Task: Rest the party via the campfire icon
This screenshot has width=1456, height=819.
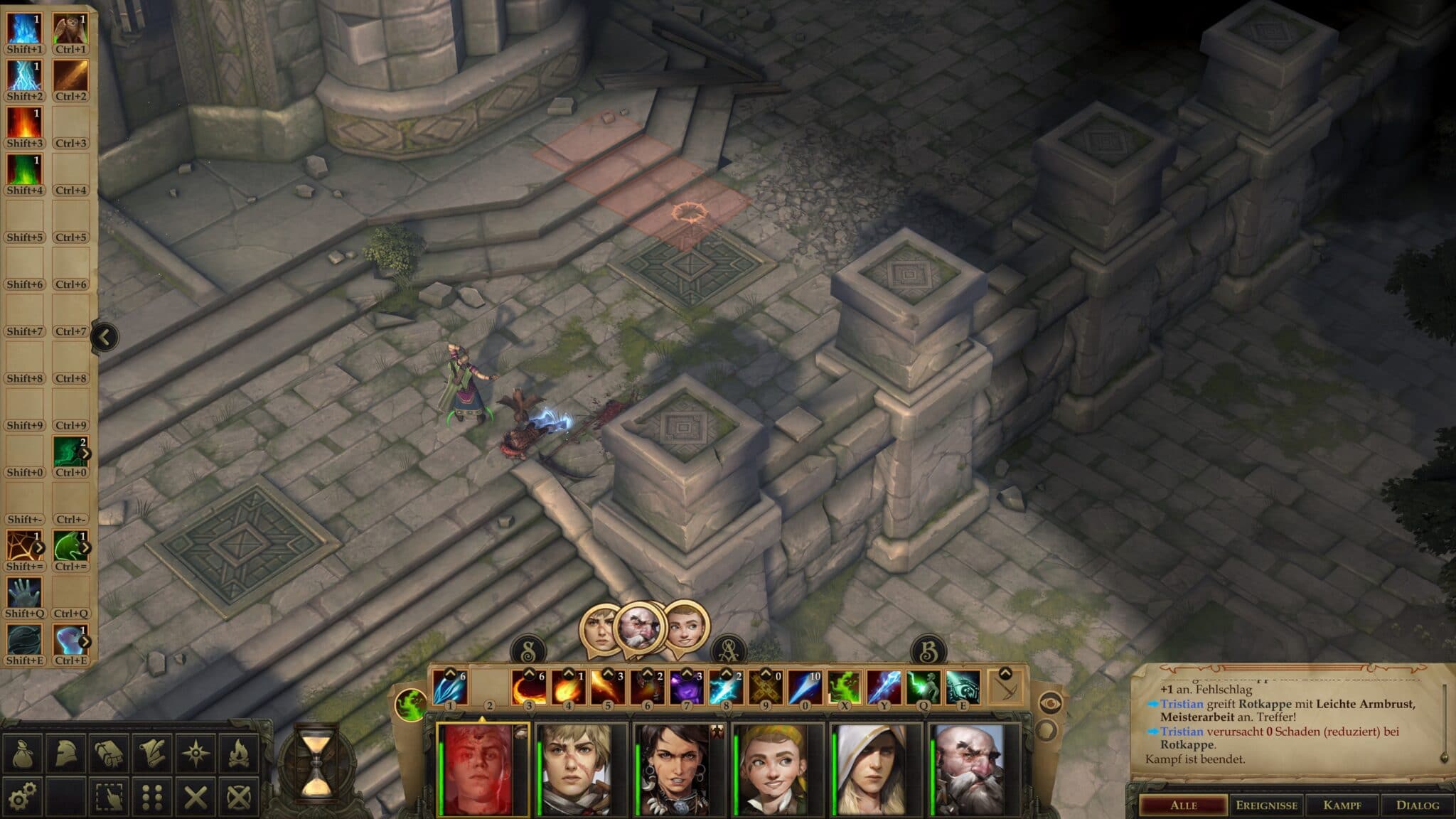Action: coord(239,753)
